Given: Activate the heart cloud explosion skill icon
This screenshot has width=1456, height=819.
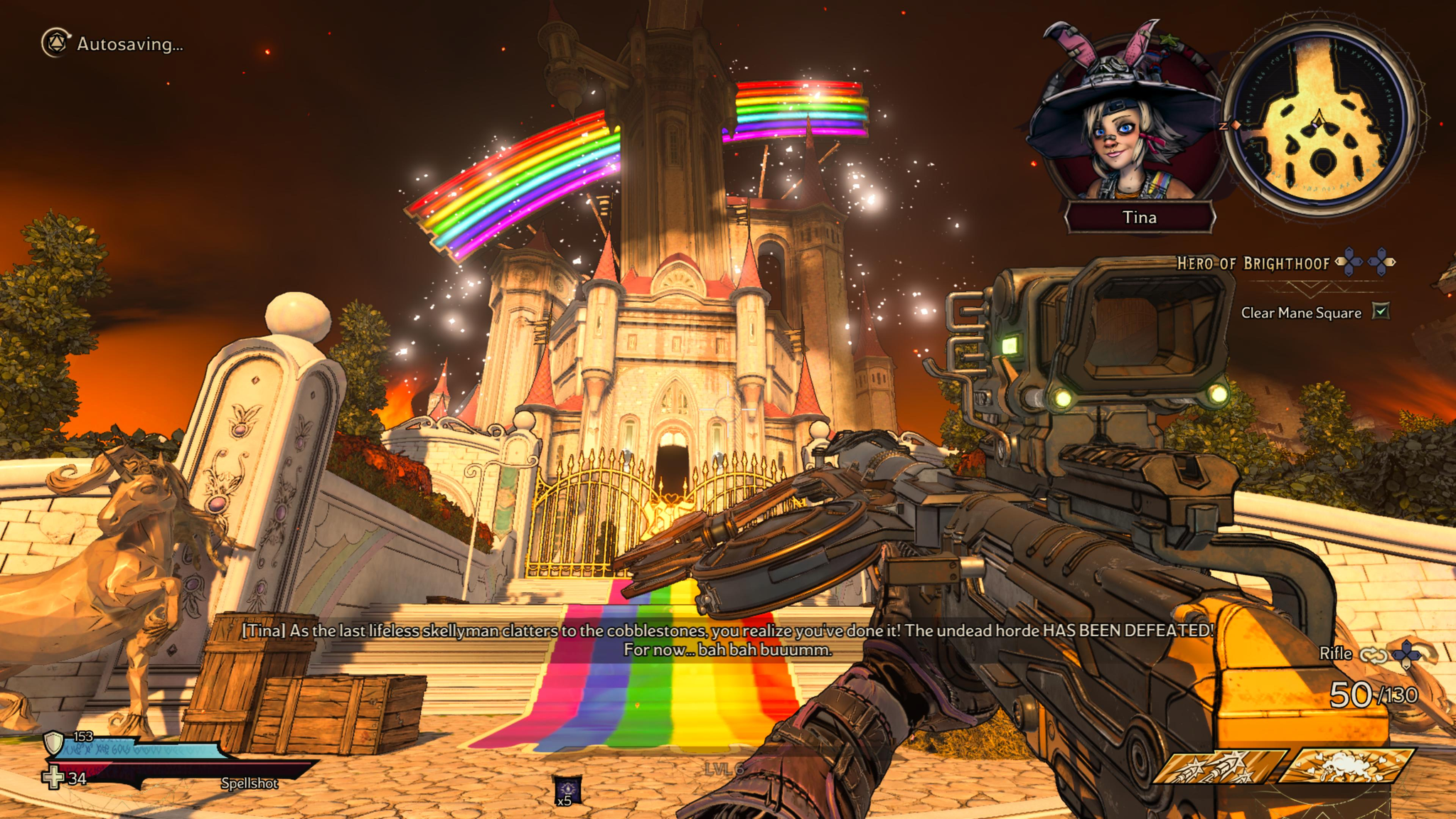Looking at the screenshot, I should [1345, 766].
